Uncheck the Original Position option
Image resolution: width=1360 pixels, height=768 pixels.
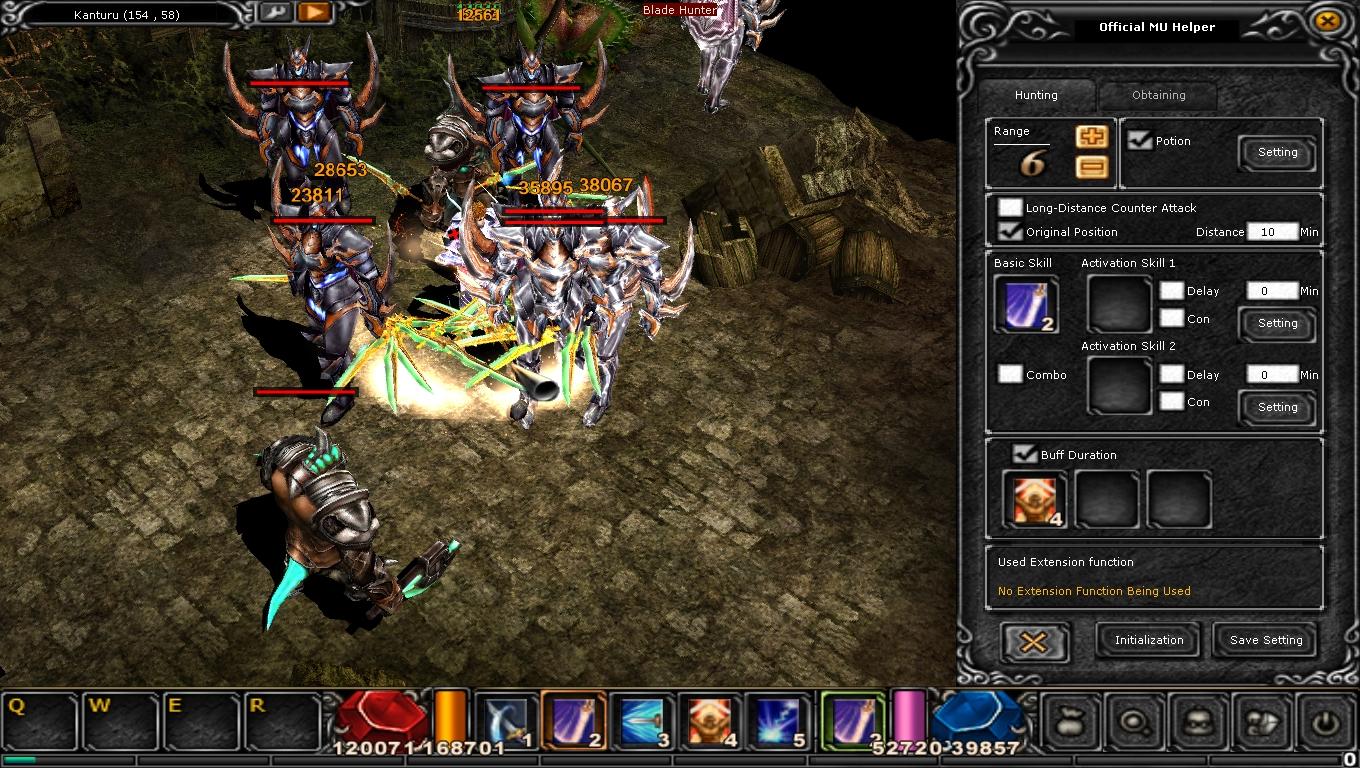1010,232
